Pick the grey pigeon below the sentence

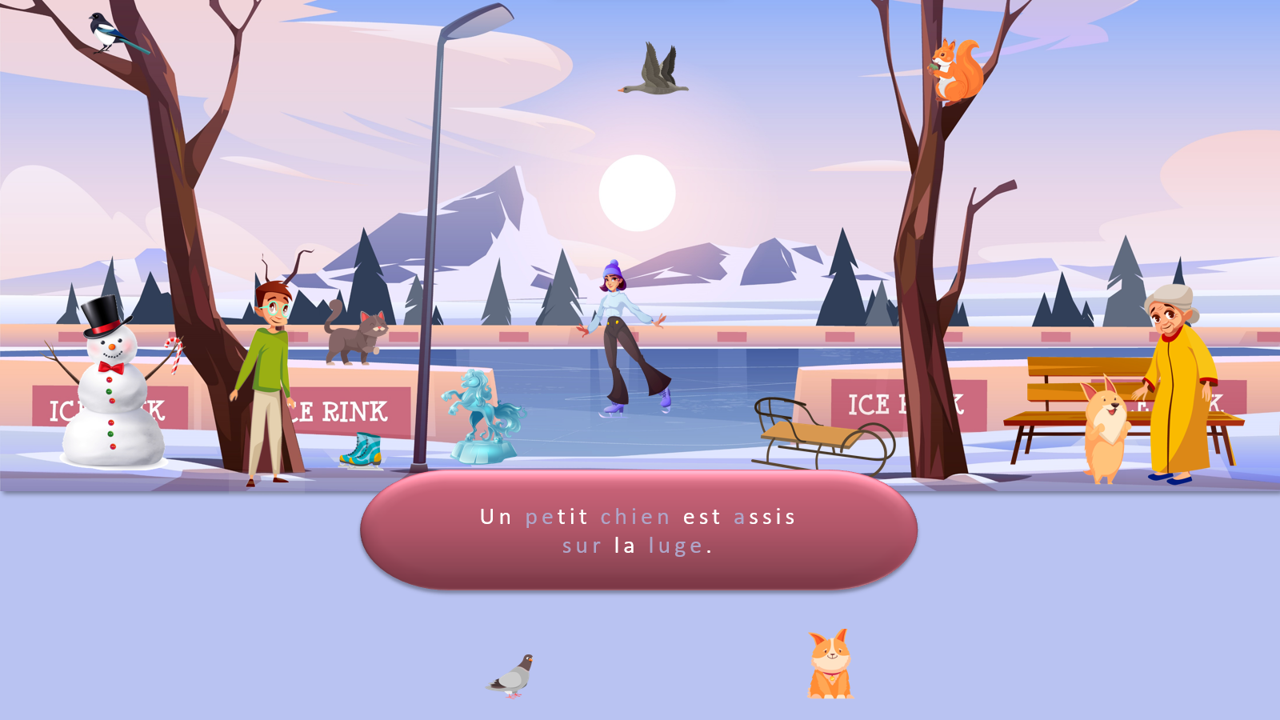tap(512, 676)
